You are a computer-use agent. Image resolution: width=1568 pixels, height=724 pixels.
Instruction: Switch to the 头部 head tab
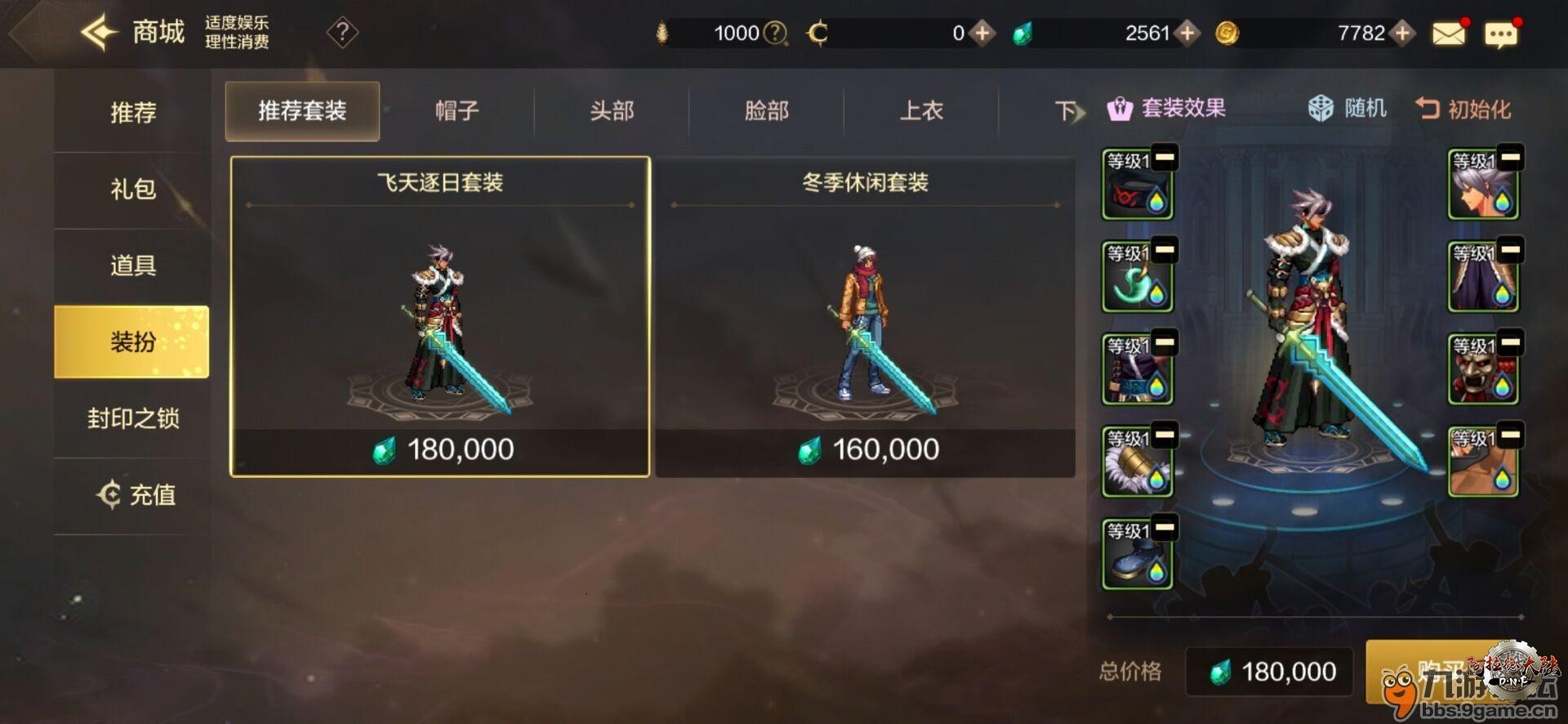tap(612, 110)
